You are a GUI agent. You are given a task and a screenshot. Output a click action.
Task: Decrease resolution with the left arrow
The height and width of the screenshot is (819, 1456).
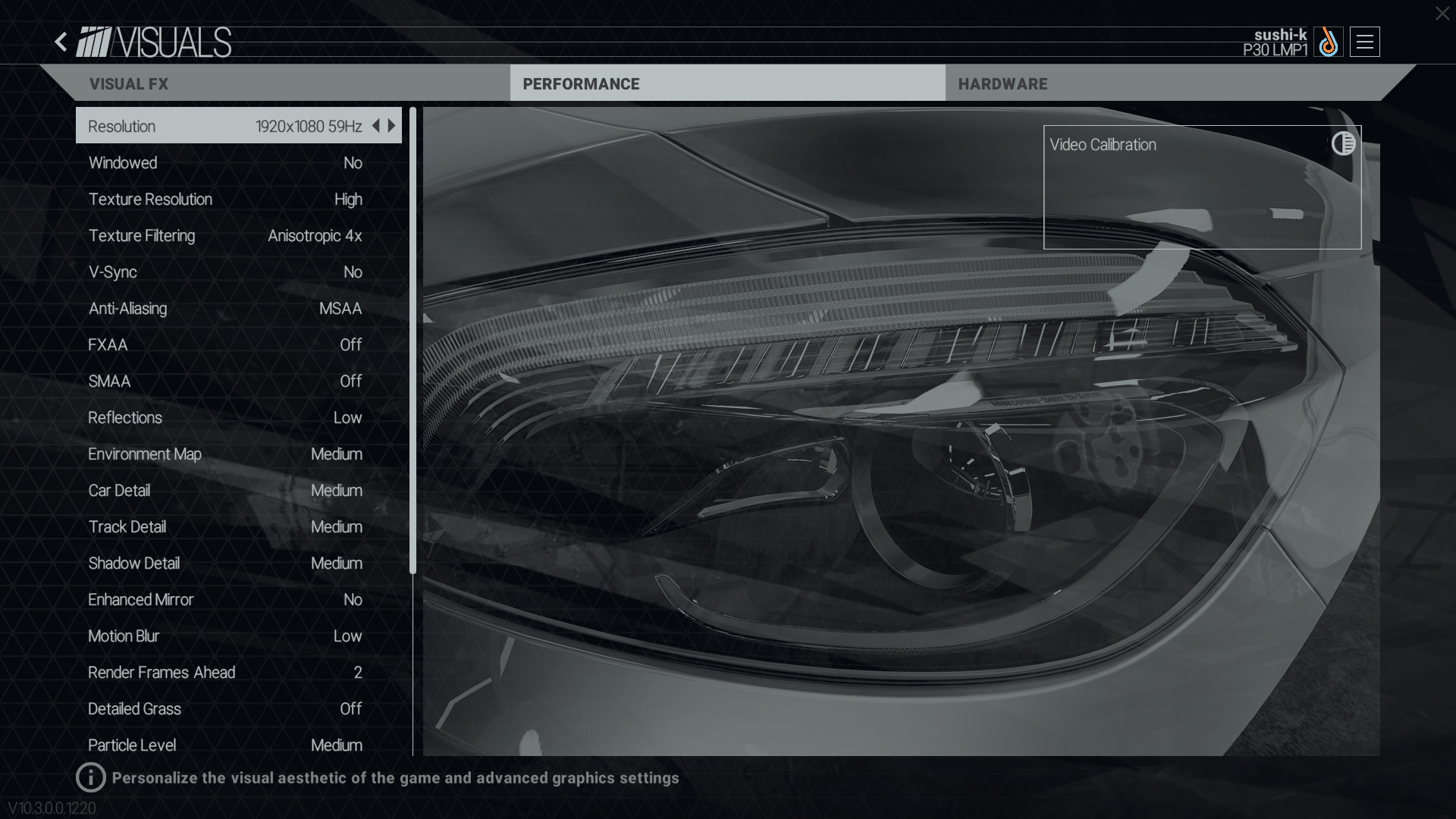coord(375,126)
